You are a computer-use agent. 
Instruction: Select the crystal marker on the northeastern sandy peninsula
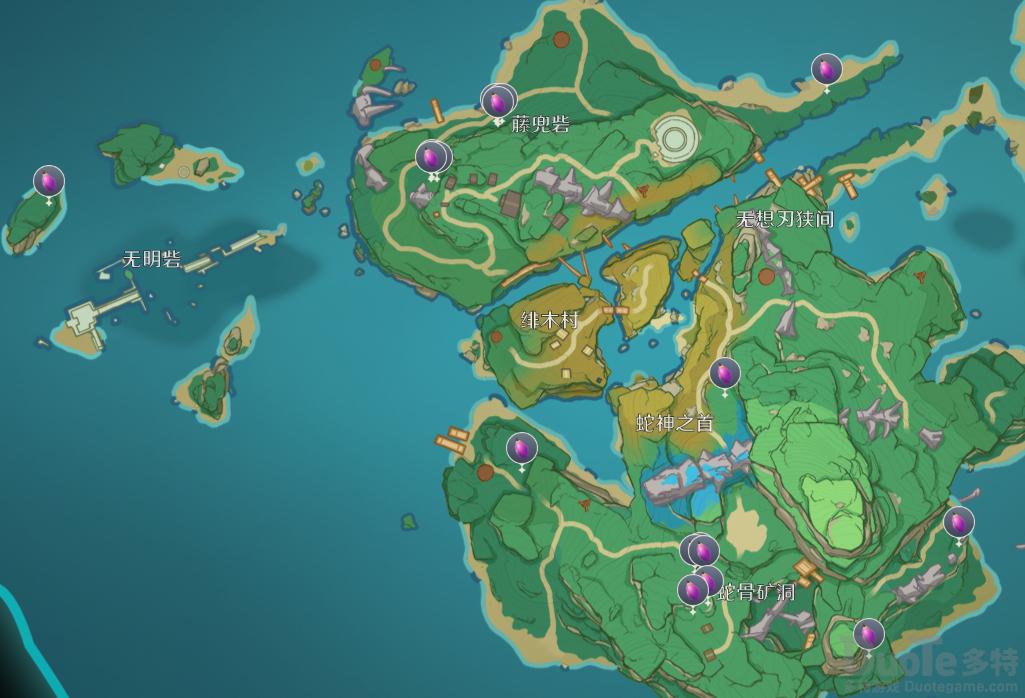click(826, 69)
